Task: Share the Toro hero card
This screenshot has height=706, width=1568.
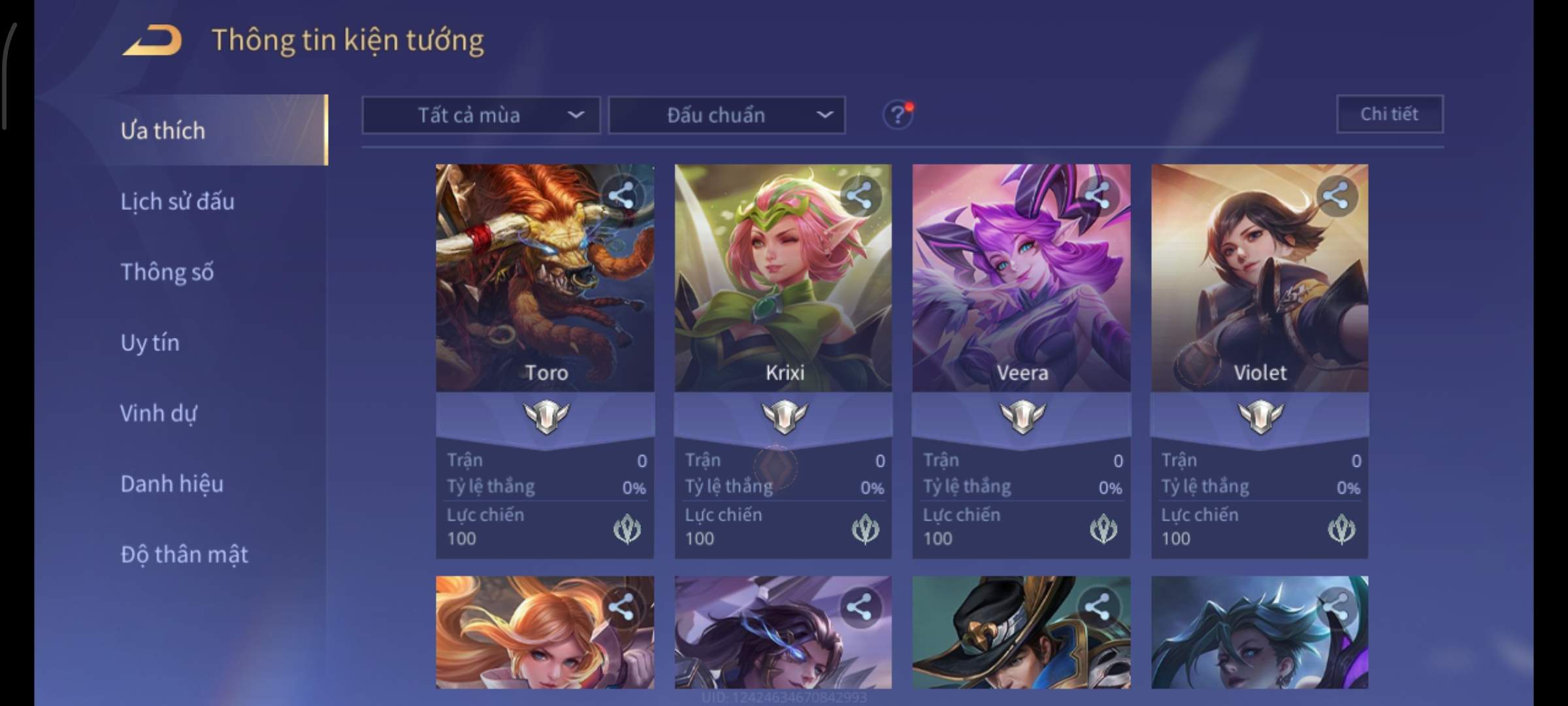Action: click(x=621, y=195)
